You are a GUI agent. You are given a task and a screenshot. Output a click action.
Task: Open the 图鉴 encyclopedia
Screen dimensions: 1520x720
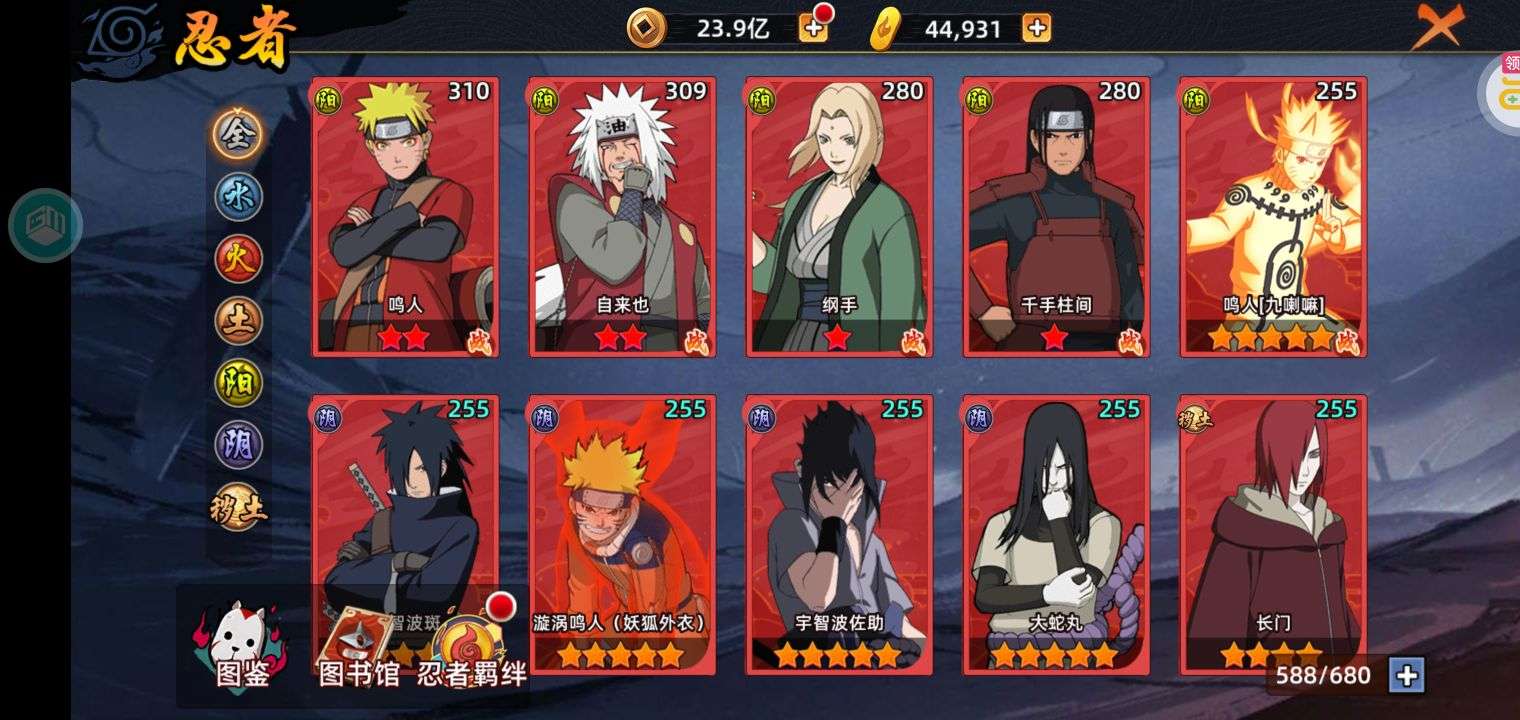tap(241, 647)
